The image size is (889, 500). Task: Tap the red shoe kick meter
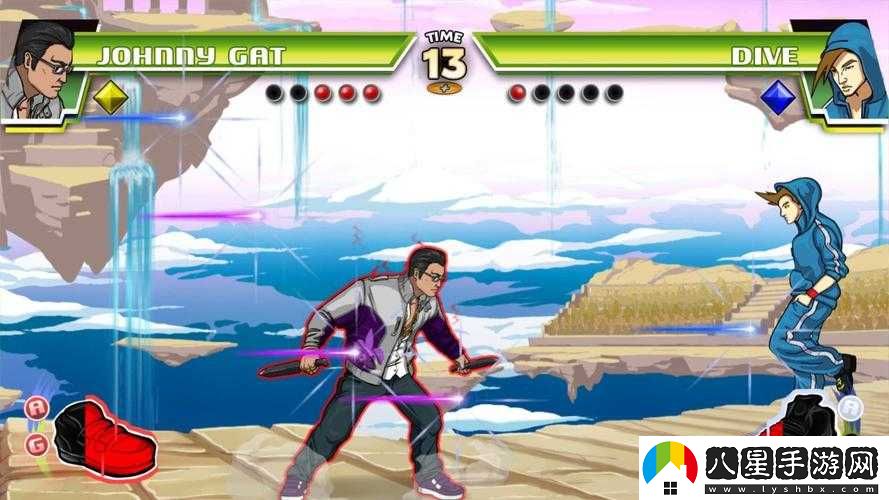(x=104, y=440)
